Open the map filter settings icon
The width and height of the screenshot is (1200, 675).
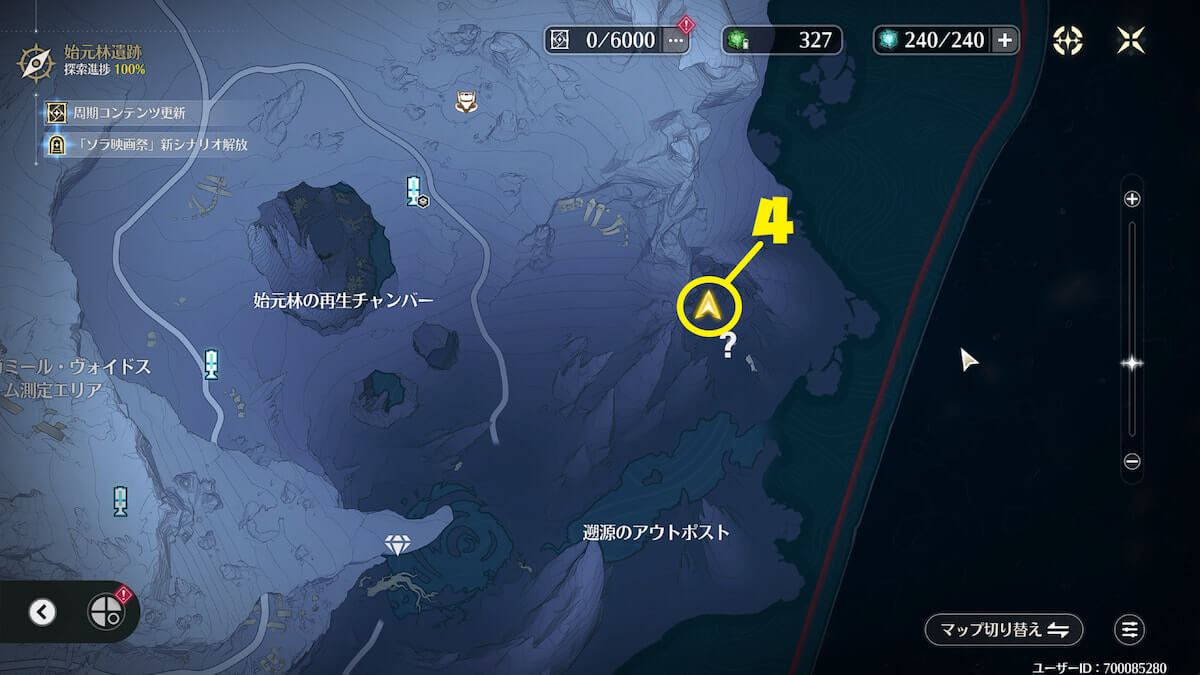pos(1130,629)
